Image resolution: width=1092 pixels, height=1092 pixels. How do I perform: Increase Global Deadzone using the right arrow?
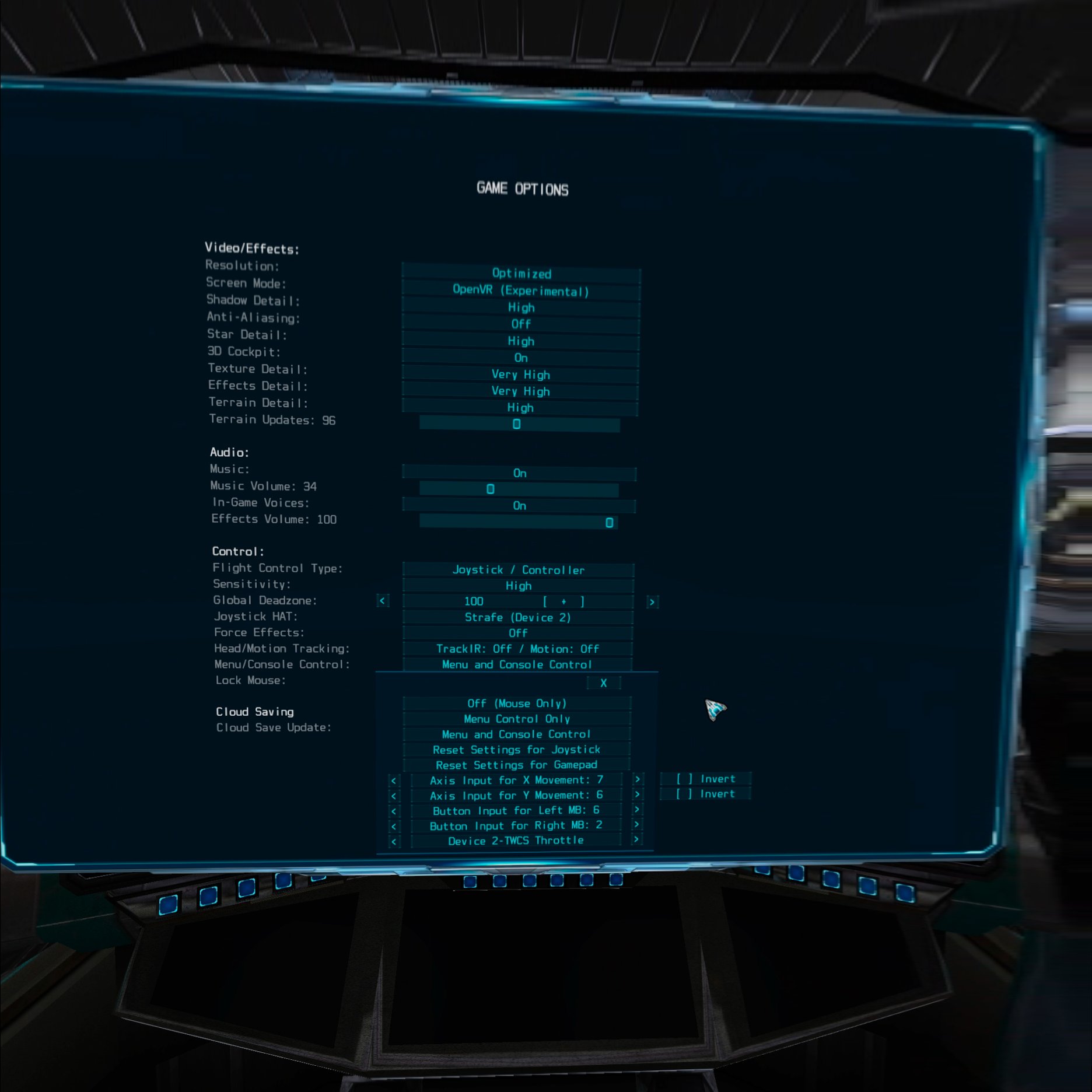652,601
